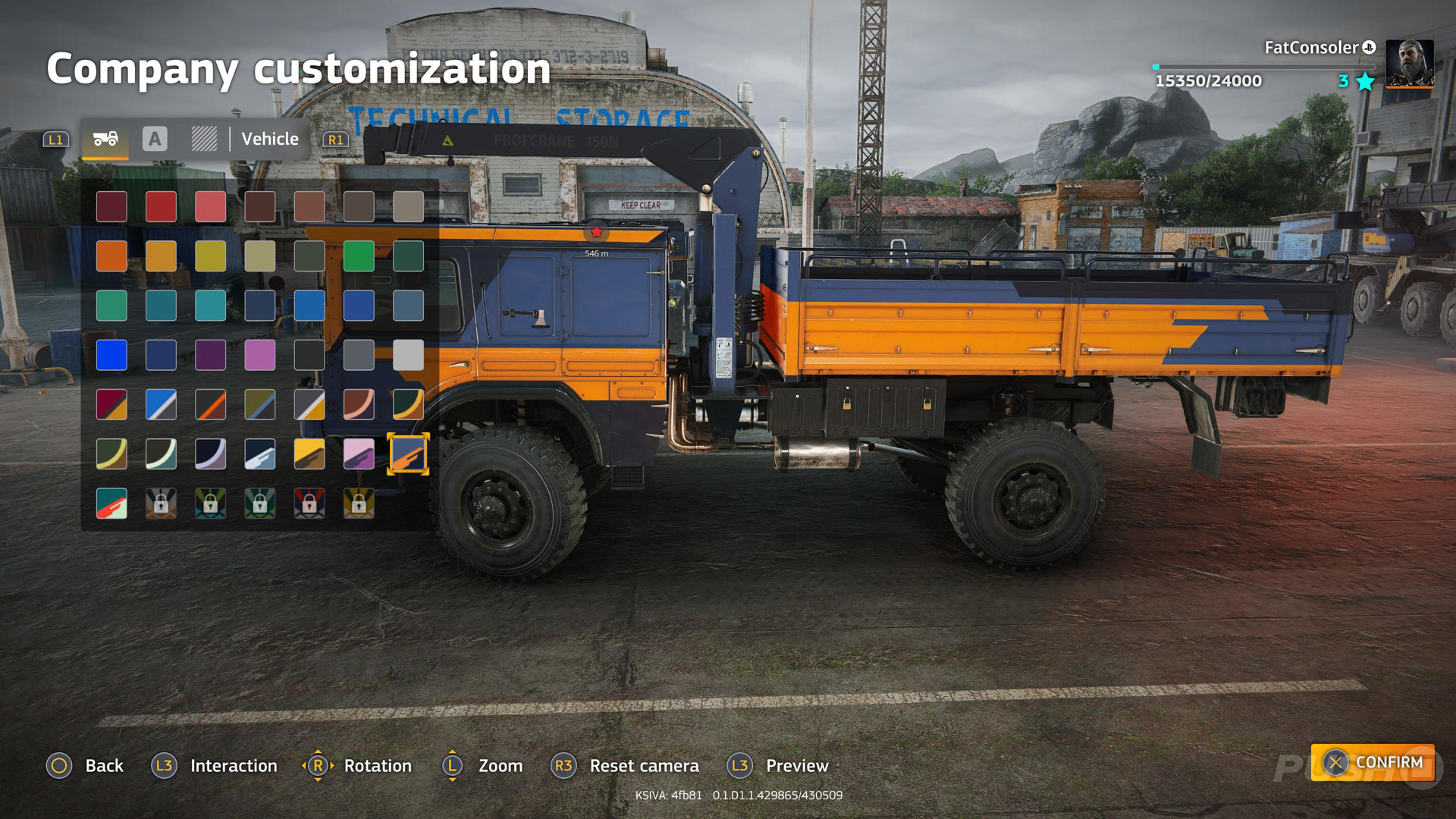This screenshot has width=1456, height=819.
Task: Open FatConsoler's profile avatar
Action: [x=1410, y=64]
